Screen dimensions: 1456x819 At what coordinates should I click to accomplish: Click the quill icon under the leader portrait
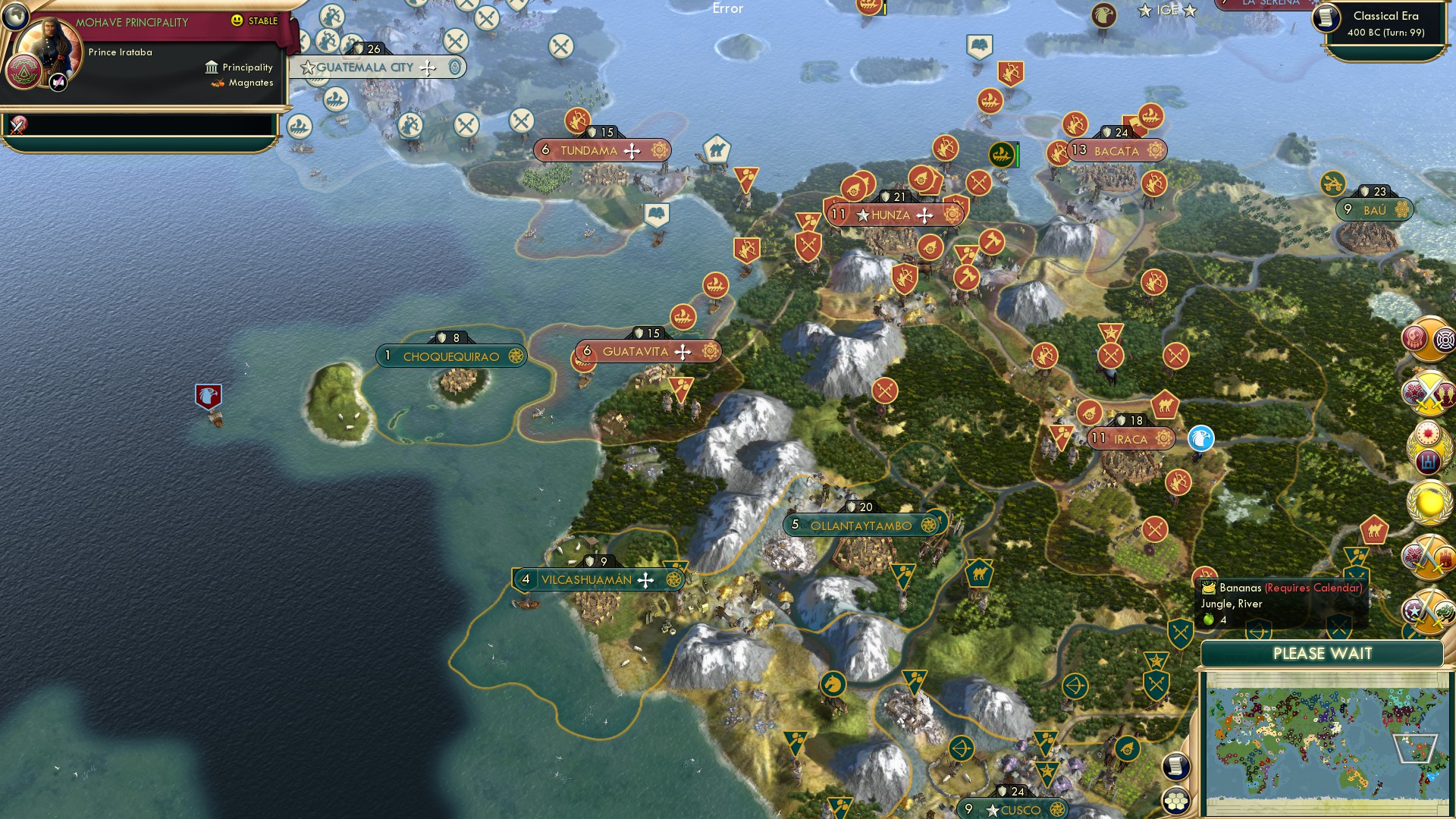click(x=58, y=83)
